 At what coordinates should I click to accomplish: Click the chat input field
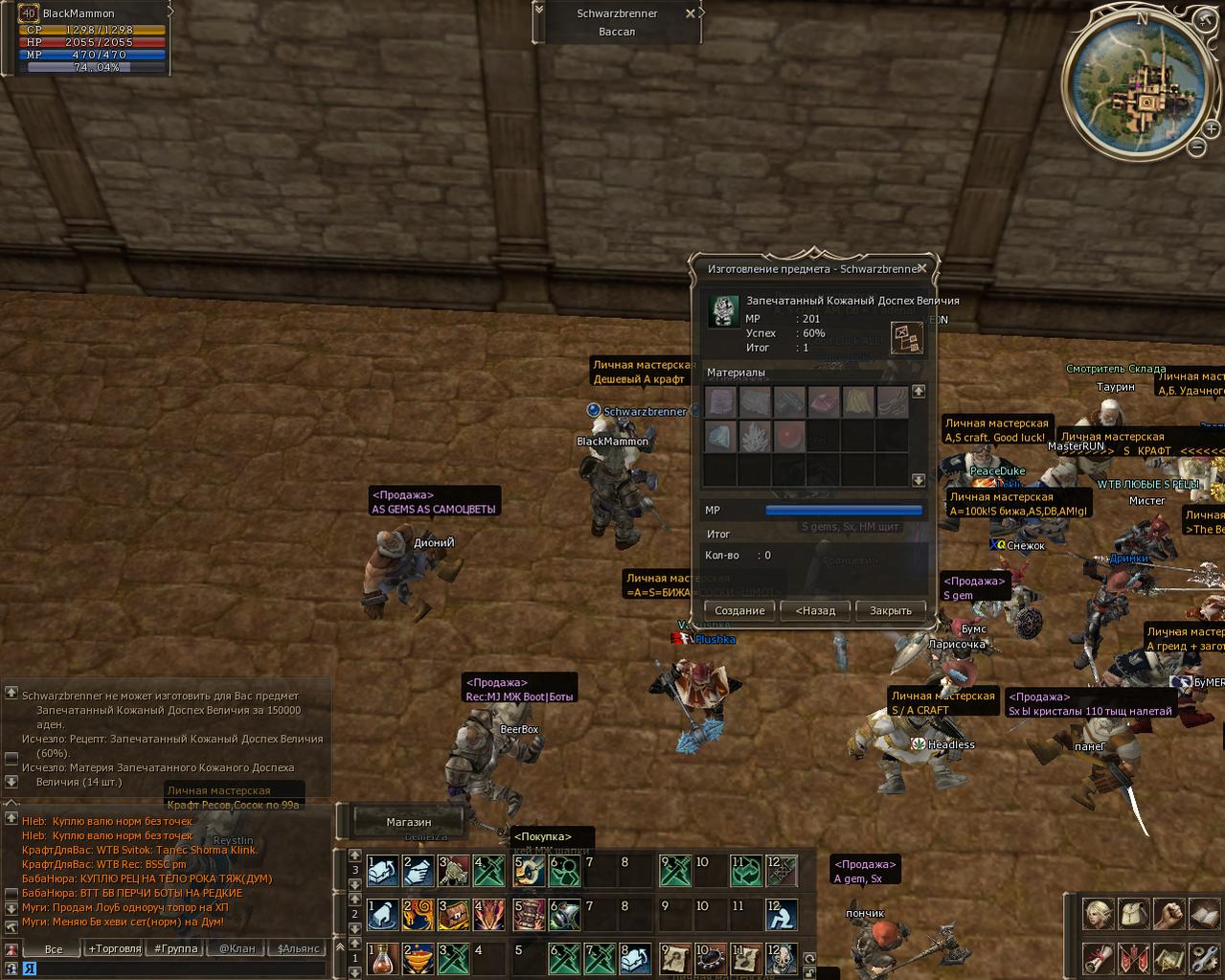(172, 969)
